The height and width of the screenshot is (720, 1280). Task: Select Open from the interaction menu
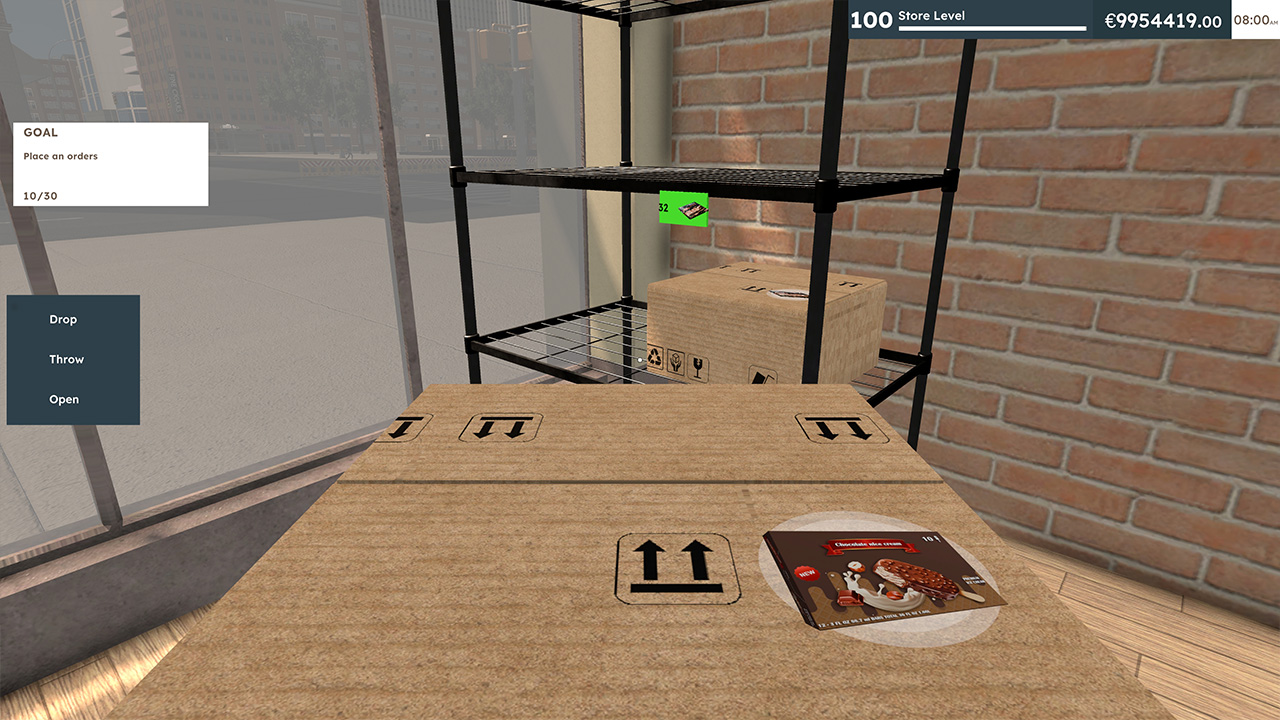click(62, 399)
